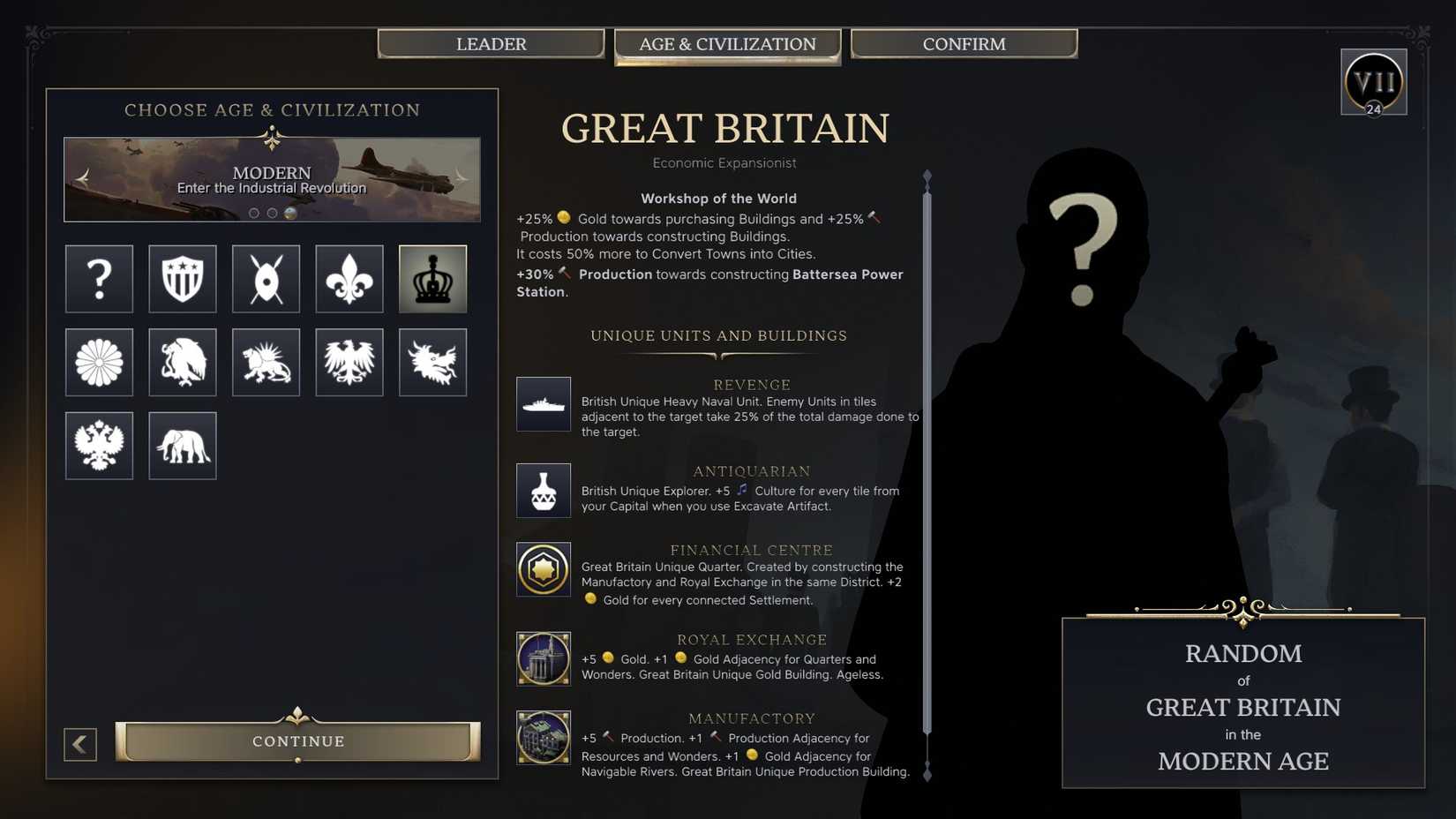Select the winged dragon civilization icon

[432, 363]
